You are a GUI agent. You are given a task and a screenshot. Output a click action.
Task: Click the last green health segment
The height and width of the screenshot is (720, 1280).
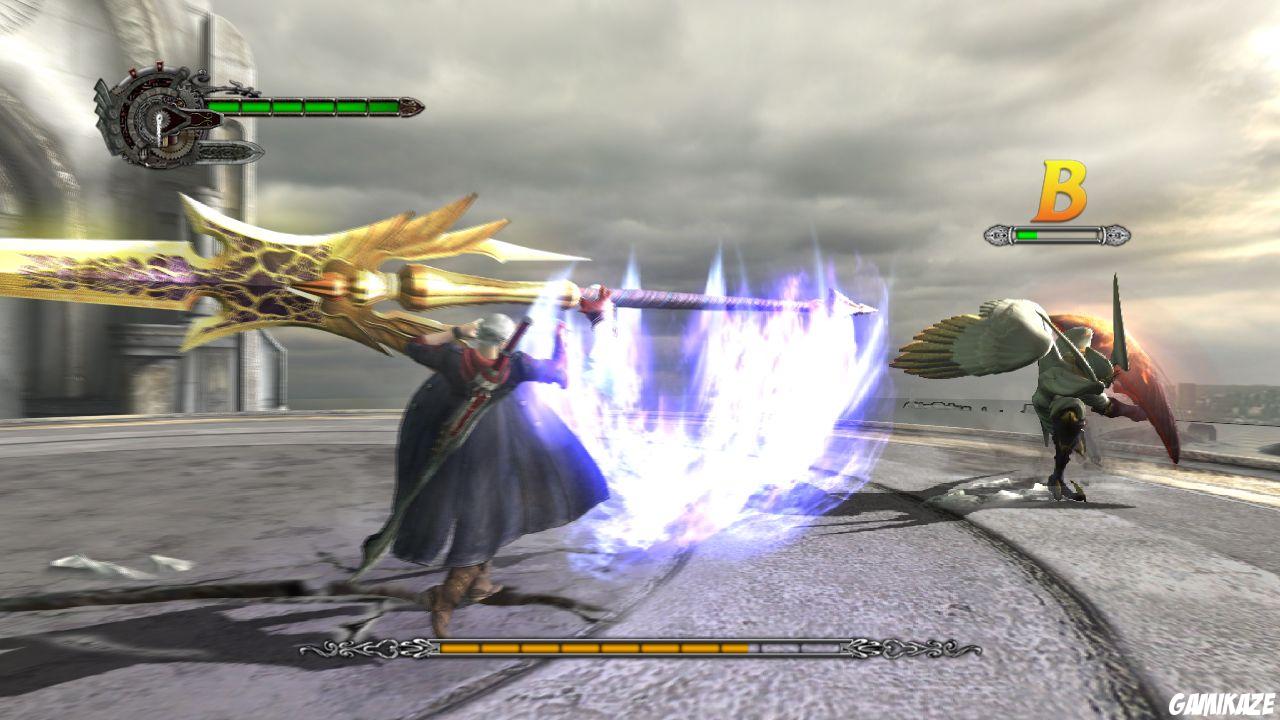[383, 107]
